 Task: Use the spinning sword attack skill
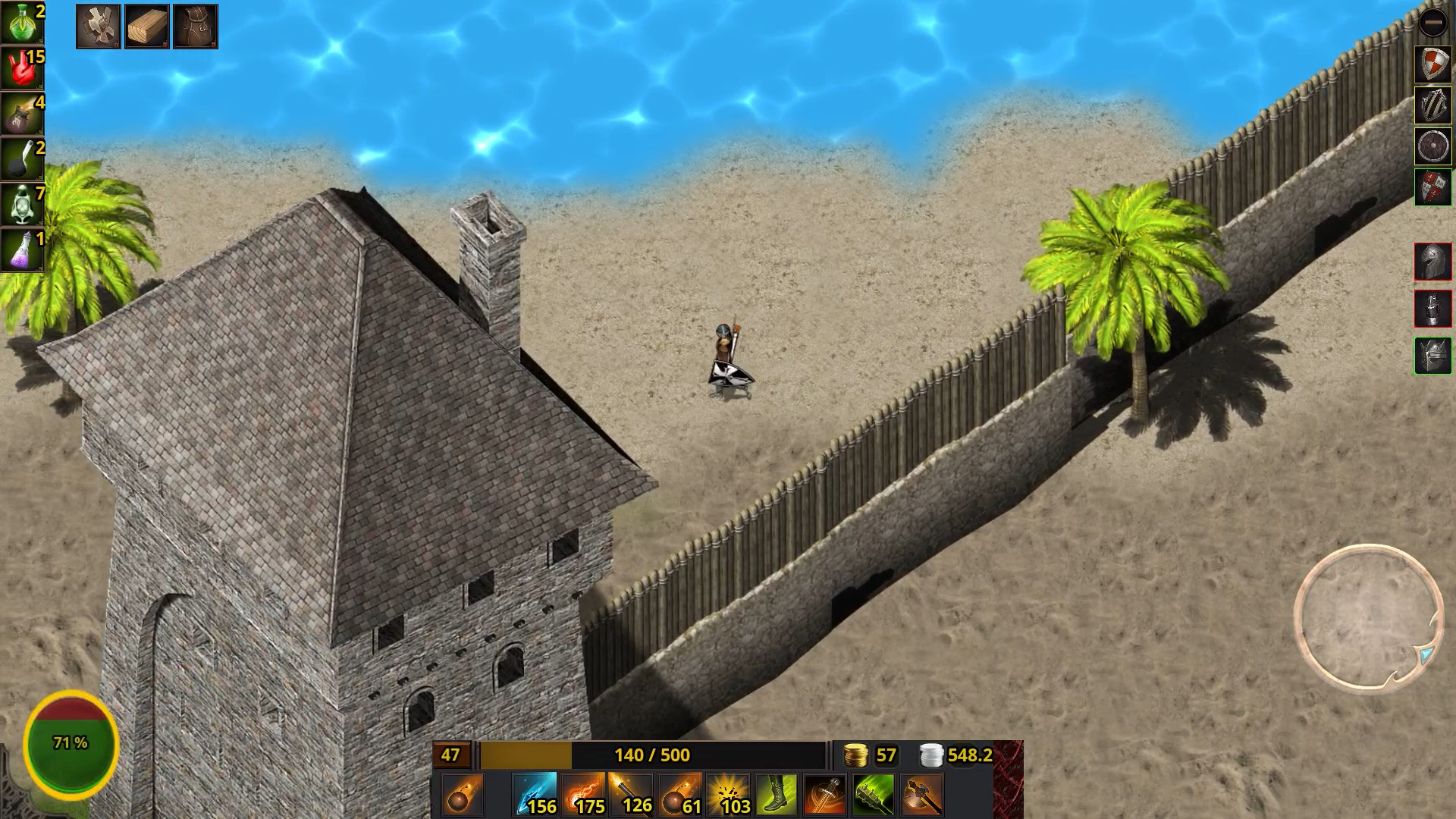(825, 794)
